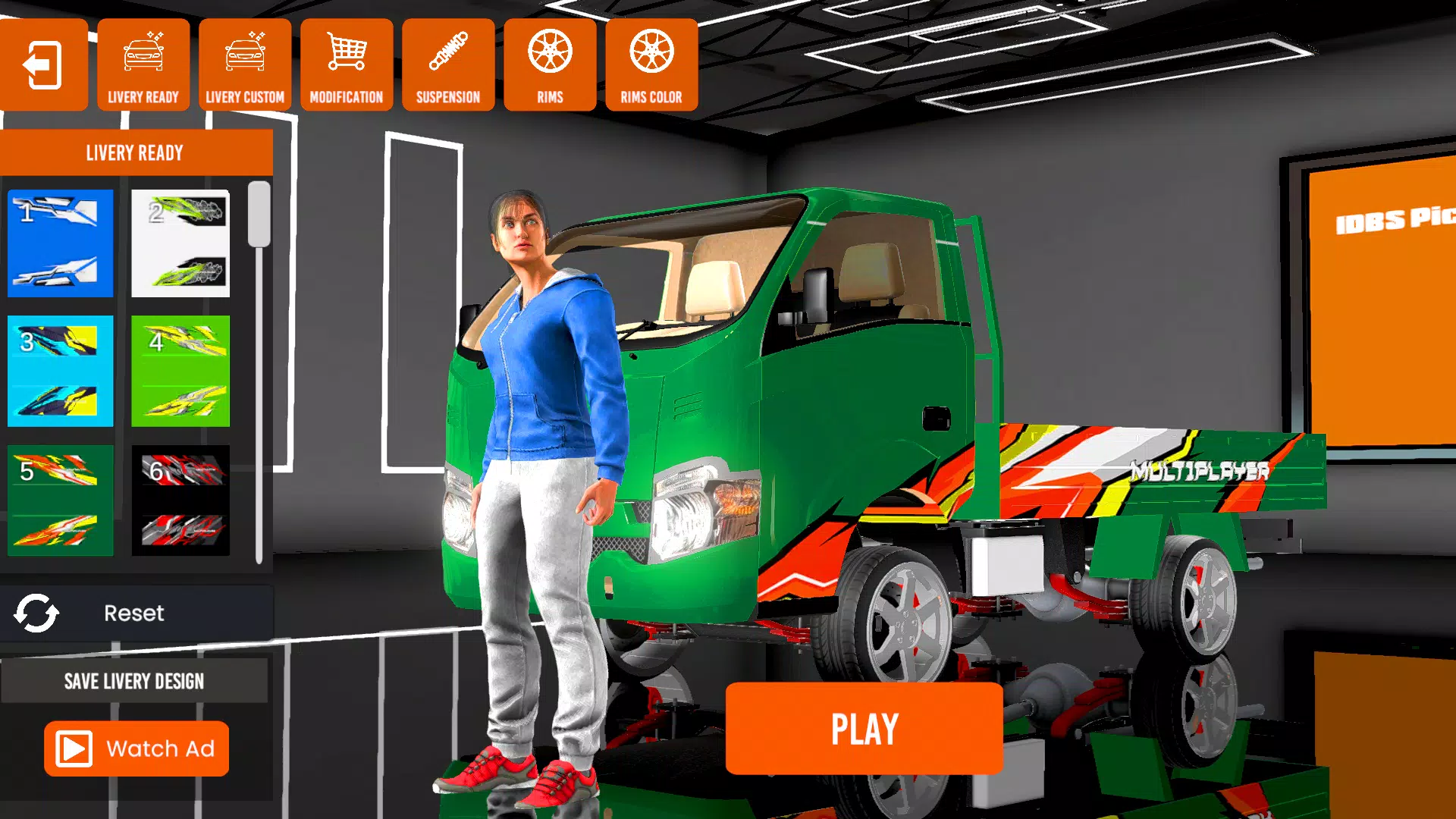The width and height of the screenshot is (1456, 819).
Task: Click the Watch Ad play icon
Action: pyautogui.click(x=74, y=748)
